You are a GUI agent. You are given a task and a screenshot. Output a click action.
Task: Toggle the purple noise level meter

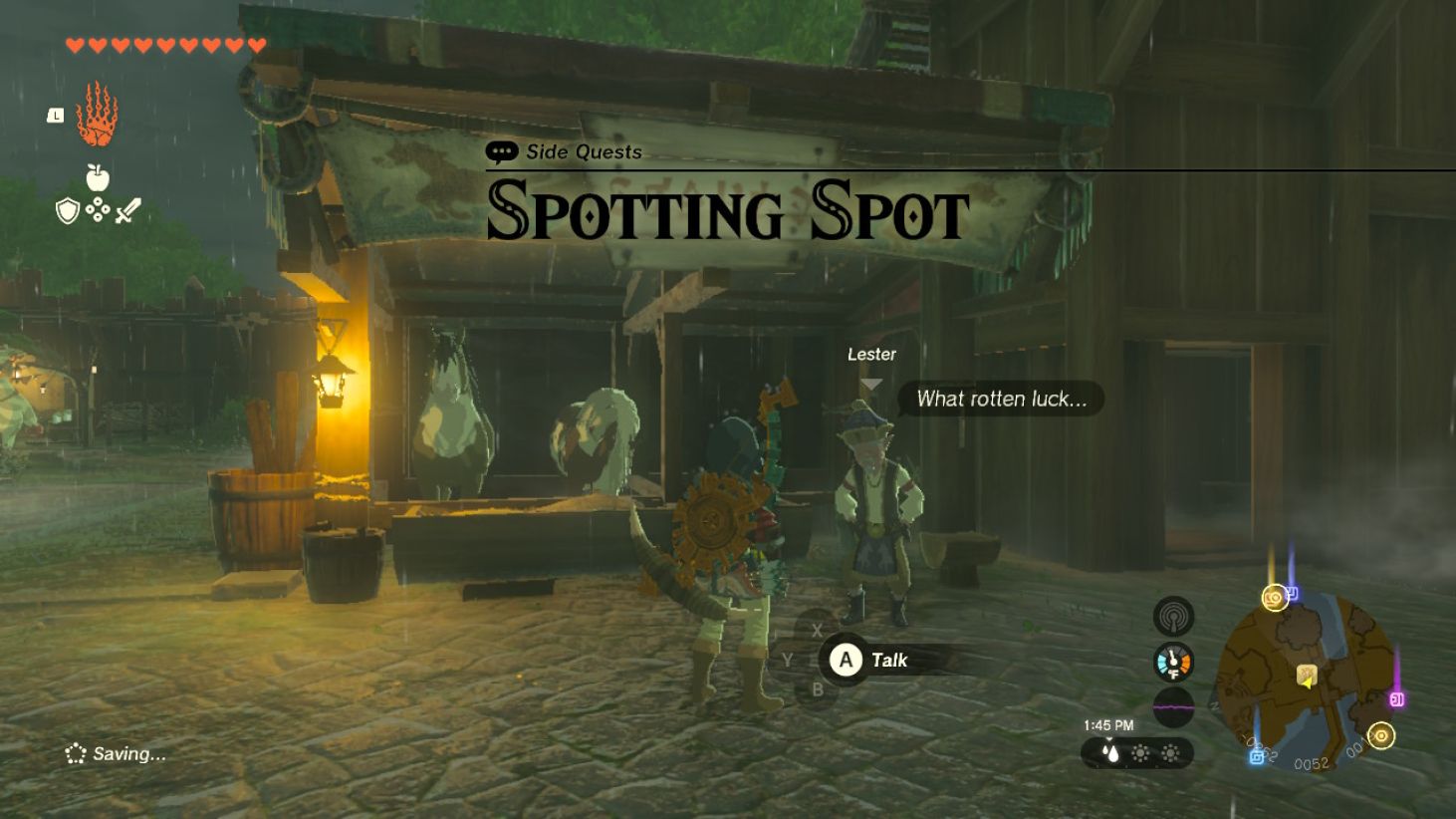(x=1173, y=704)
